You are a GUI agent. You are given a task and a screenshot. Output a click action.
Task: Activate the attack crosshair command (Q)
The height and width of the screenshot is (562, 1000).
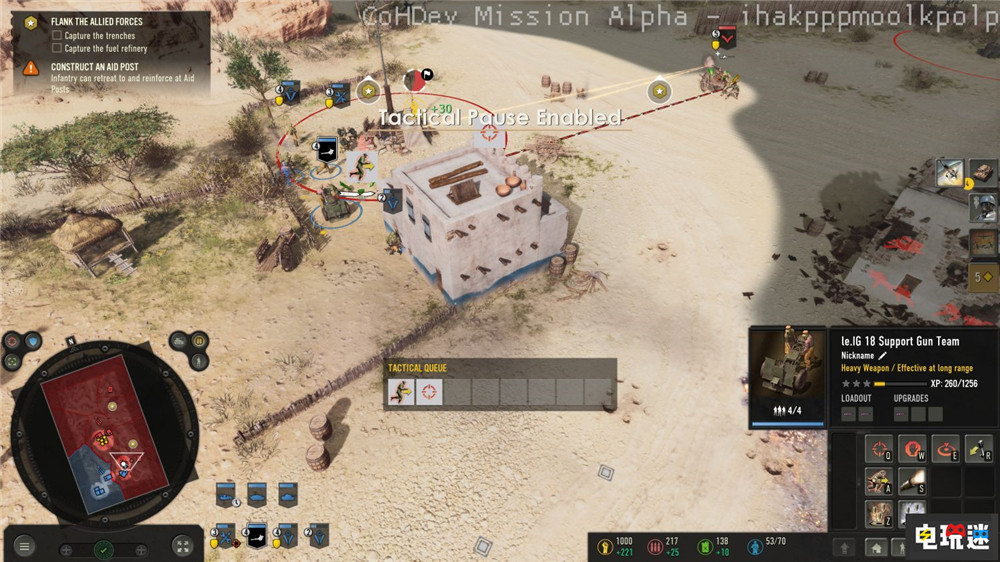point(880,449)
